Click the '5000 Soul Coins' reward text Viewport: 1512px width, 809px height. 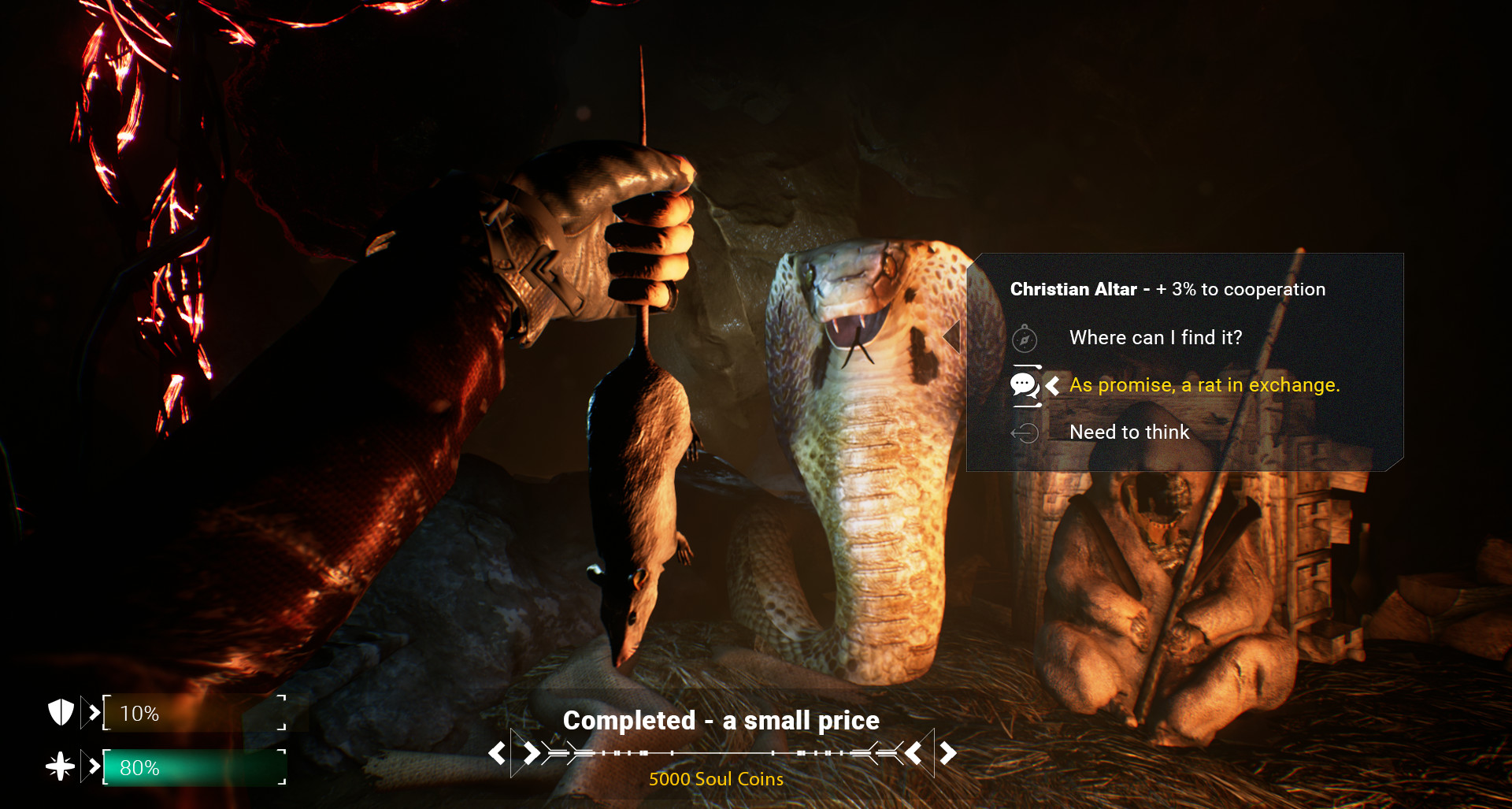tap(715, 779)
